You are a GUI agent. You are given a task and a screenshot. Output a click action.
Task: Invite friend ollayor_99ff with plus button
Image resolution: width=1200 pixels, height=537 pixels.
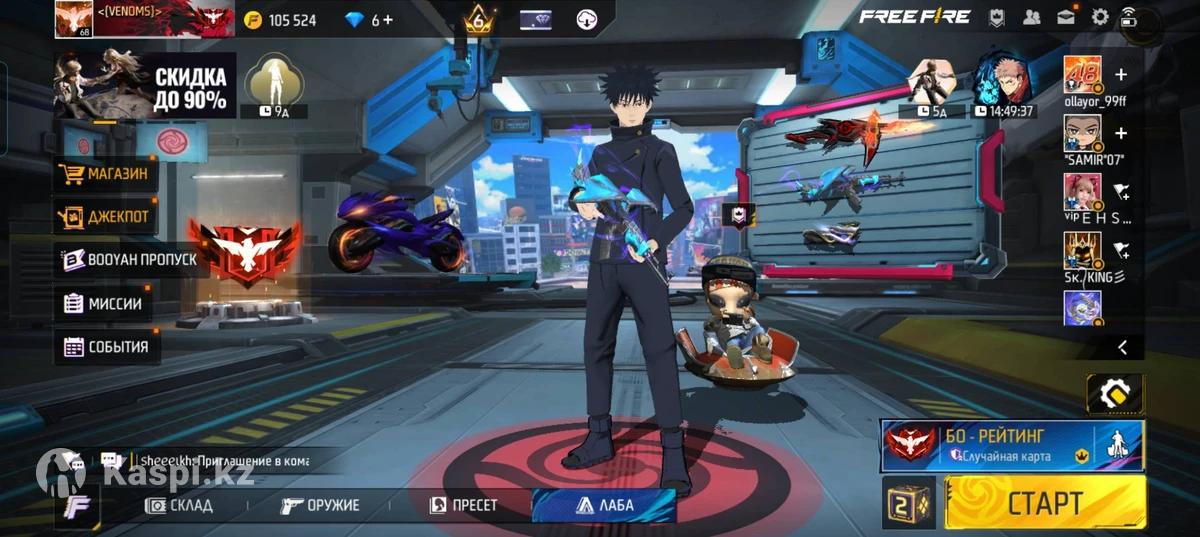[x=1121, y=75]
